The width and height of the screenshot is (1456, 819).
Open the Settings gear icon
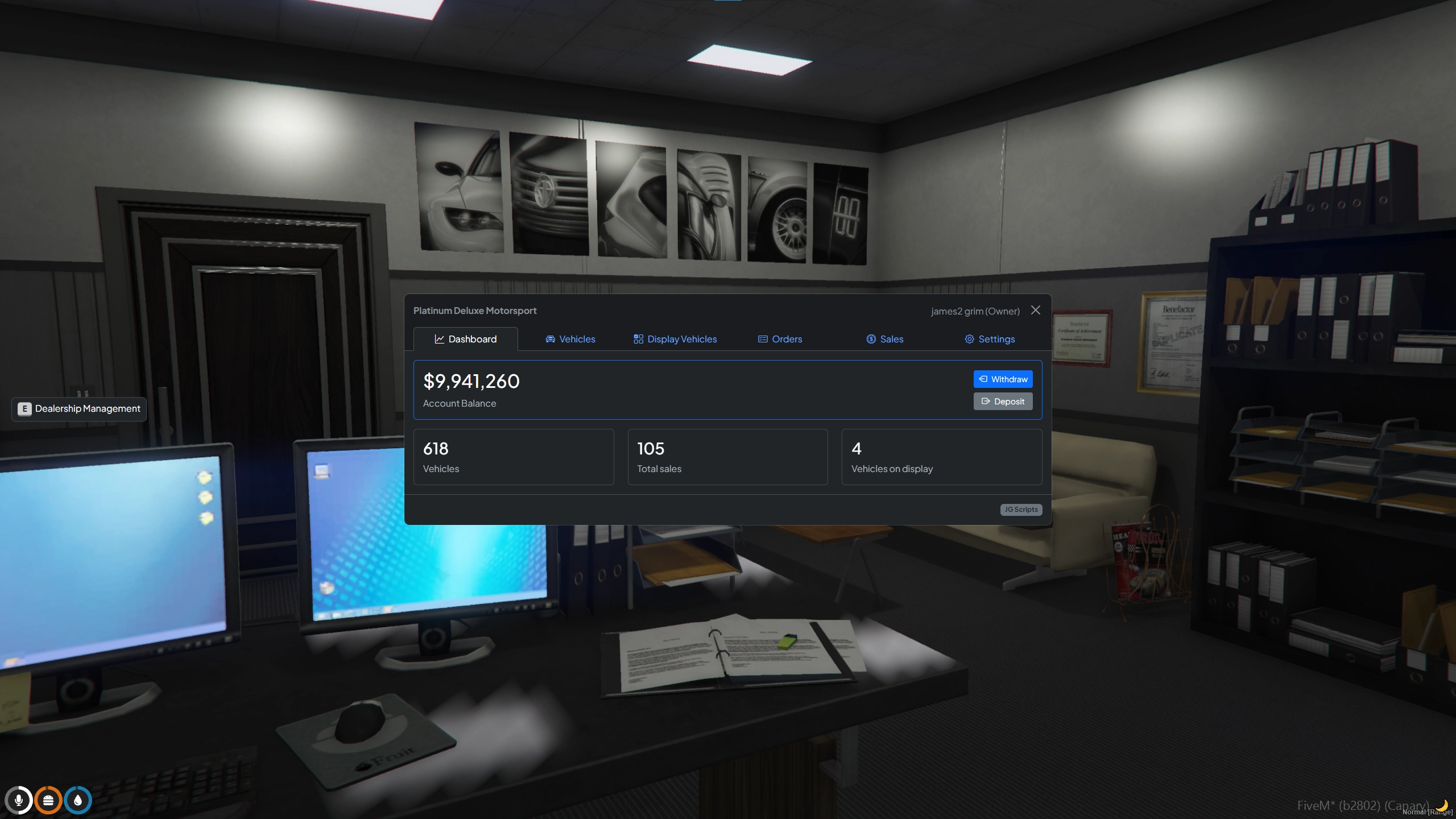[969, 339]
